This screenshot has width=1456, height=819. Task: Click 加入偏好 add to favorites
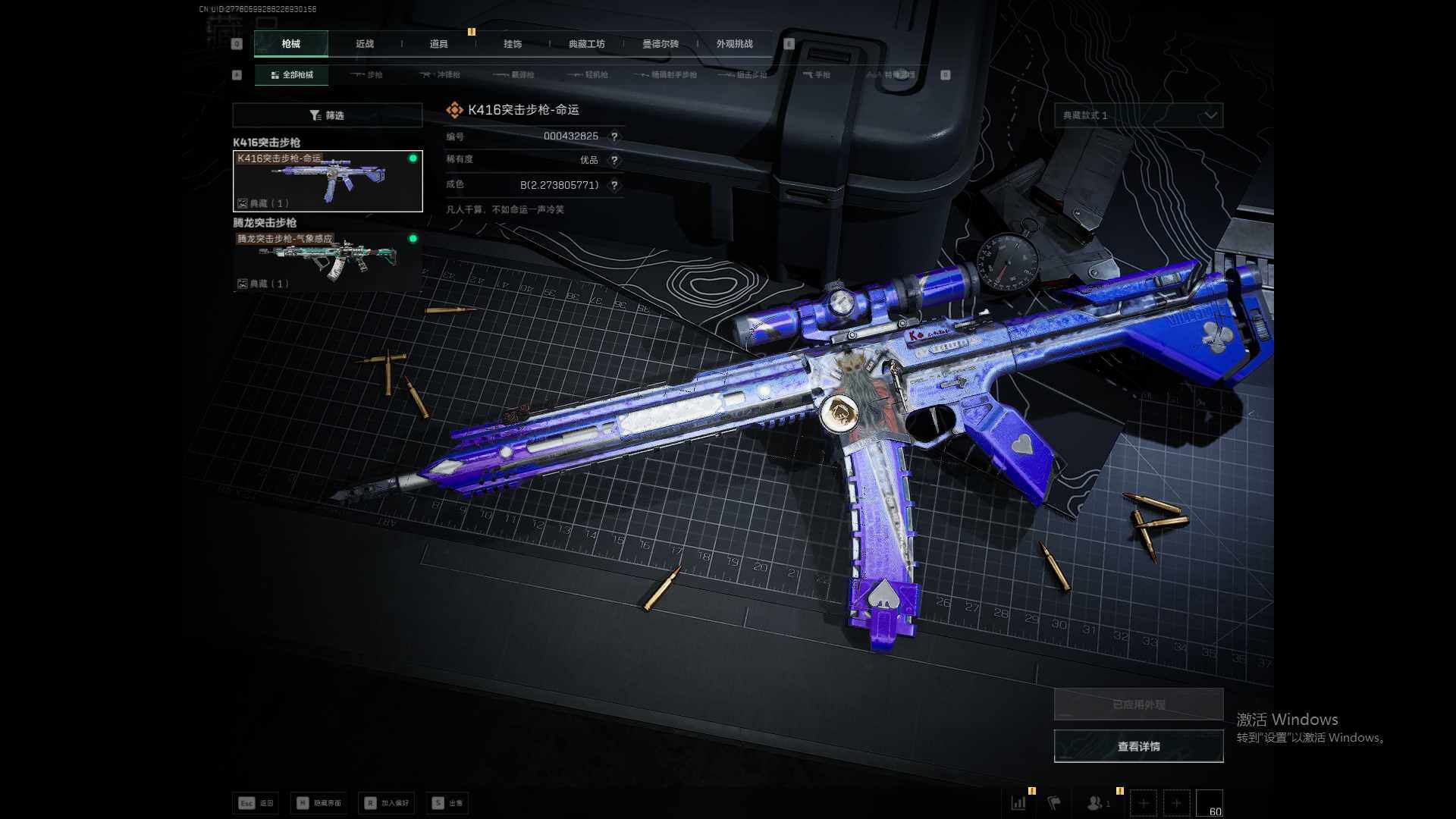(387, 803)
